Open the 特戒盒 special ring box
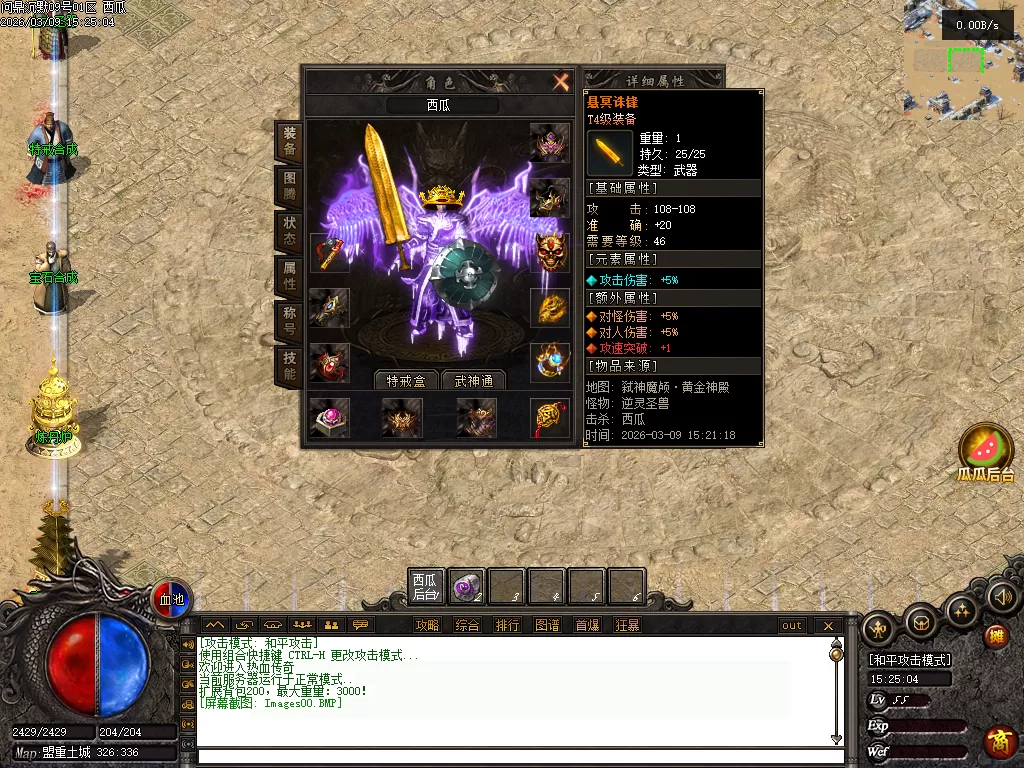 407,380
